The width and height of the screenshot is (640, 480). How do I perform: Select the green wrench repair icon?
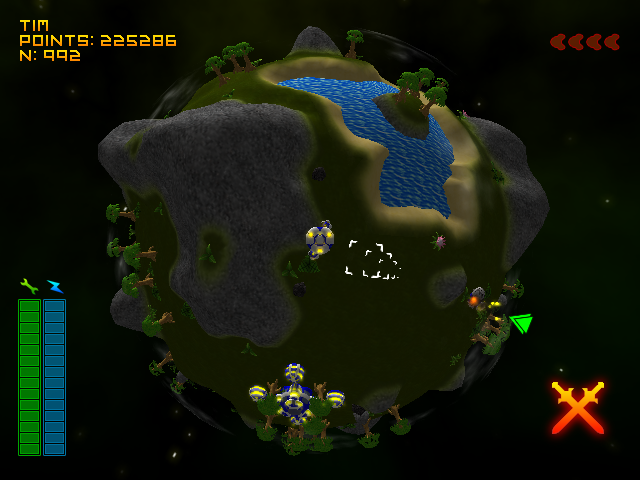tap(29, 286)
